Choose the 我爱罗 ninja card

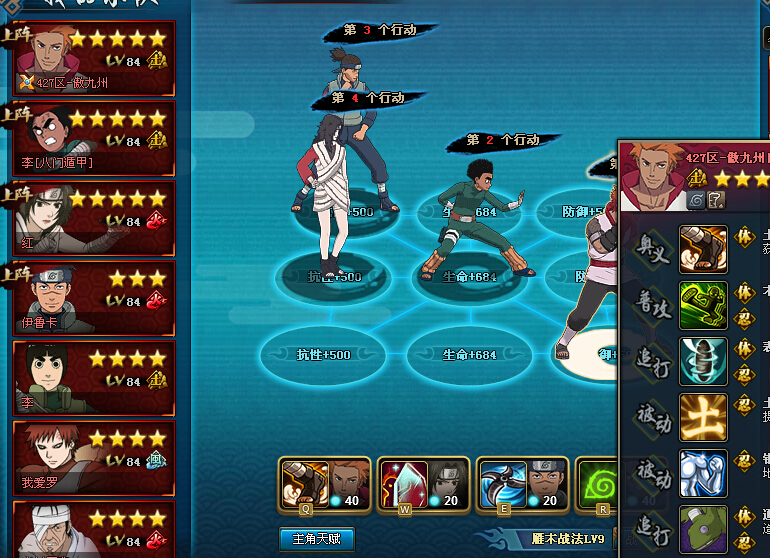pos(94,457)
